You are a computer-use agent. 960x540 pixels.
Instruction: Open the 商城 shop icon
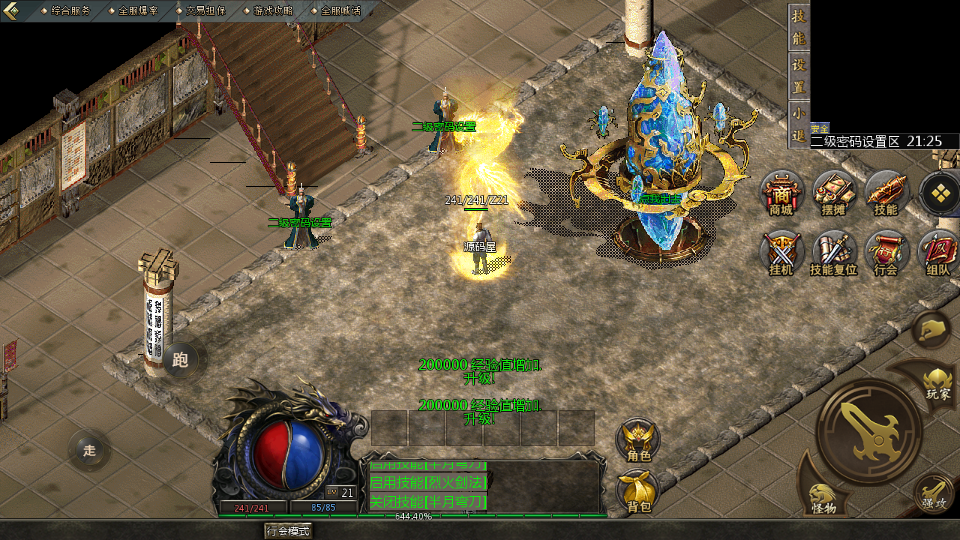point(781,192)
